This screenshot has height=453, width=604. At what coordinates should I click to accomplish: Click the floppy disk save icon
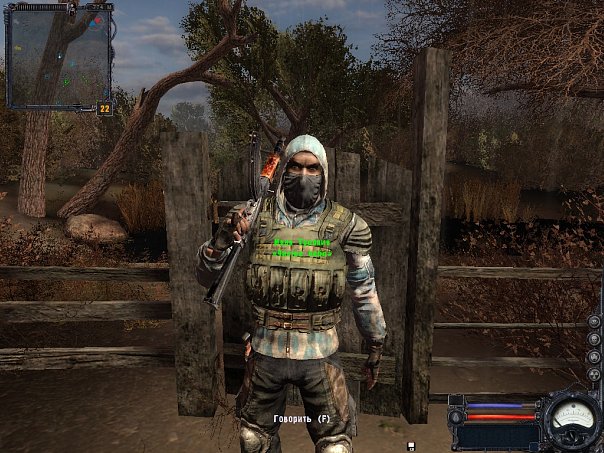(411, 445)
